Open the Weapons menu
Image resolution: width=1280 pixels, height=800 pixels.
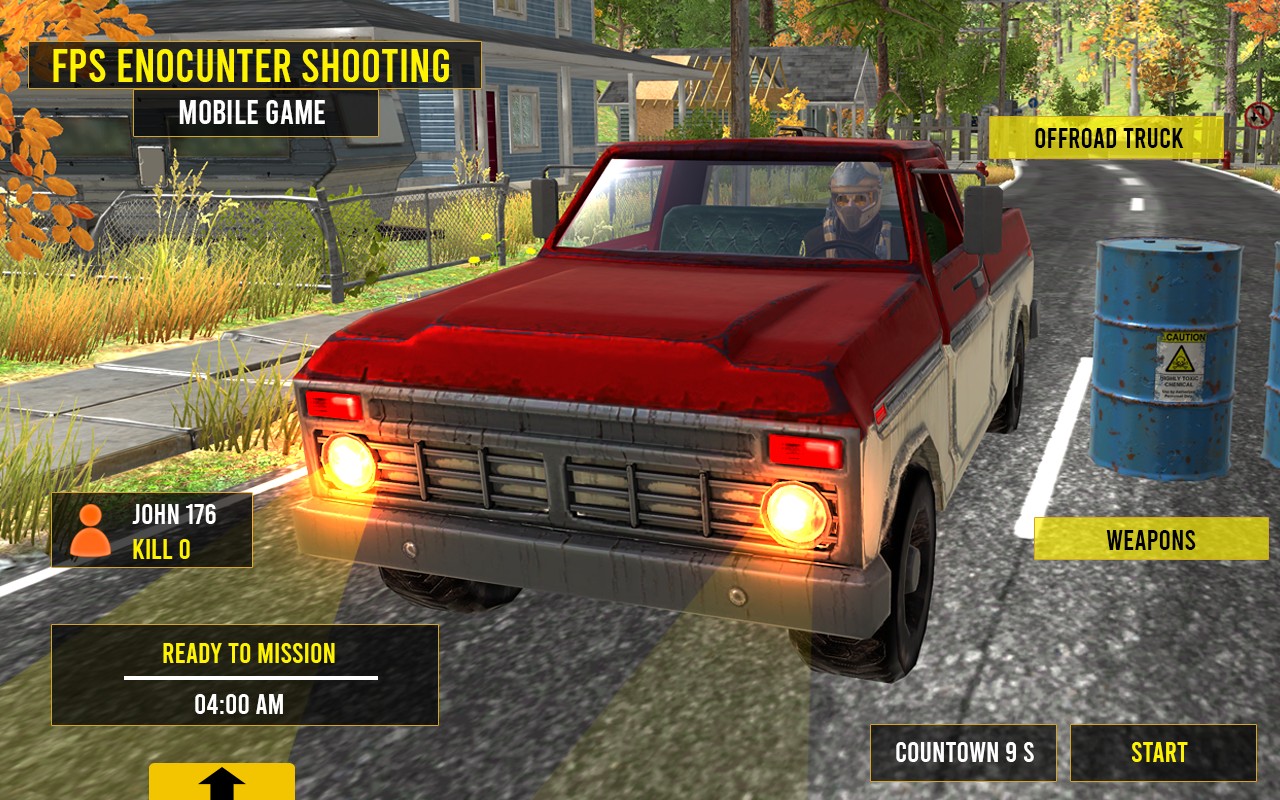pos(1150,540)
